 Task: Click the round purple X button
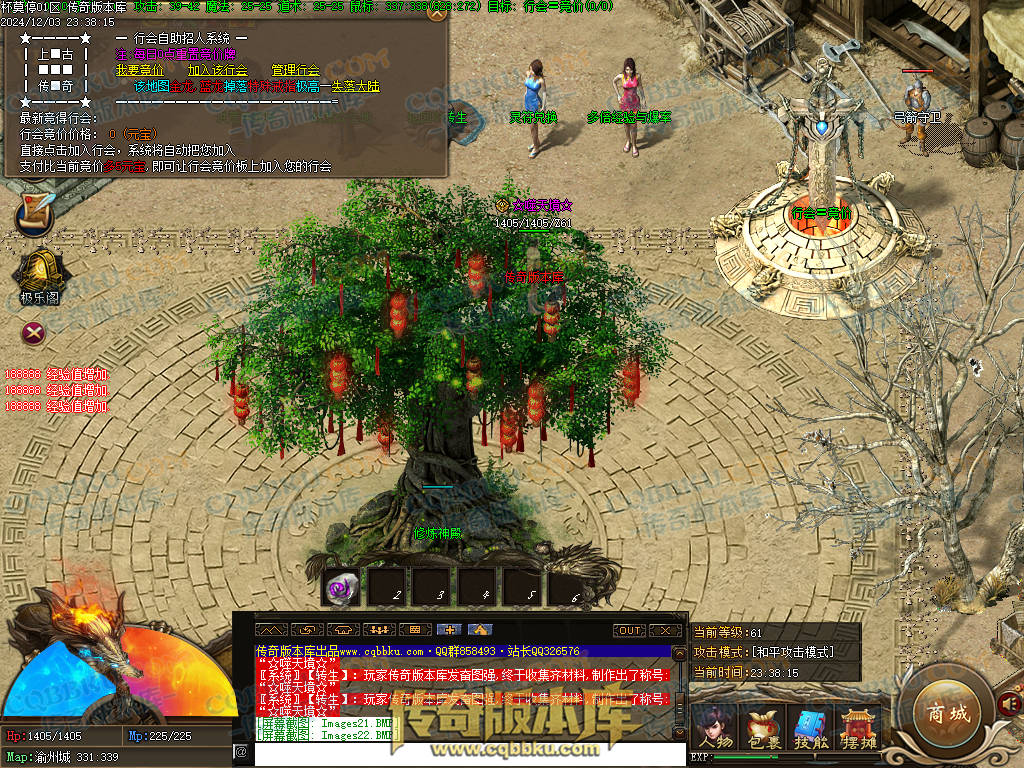[35, 332]
